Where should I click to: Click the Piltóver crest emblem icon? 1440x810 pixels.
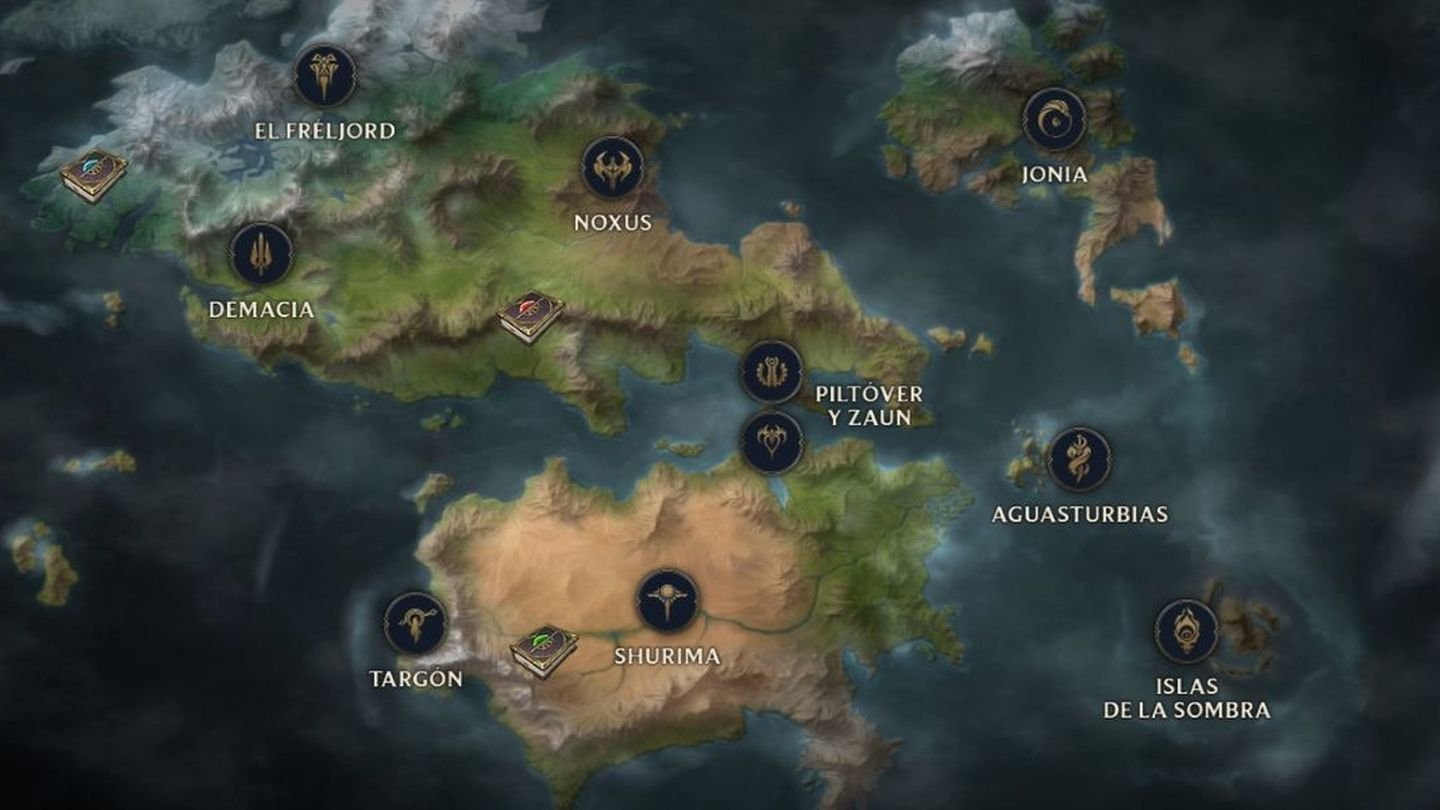tap(770, 371)
